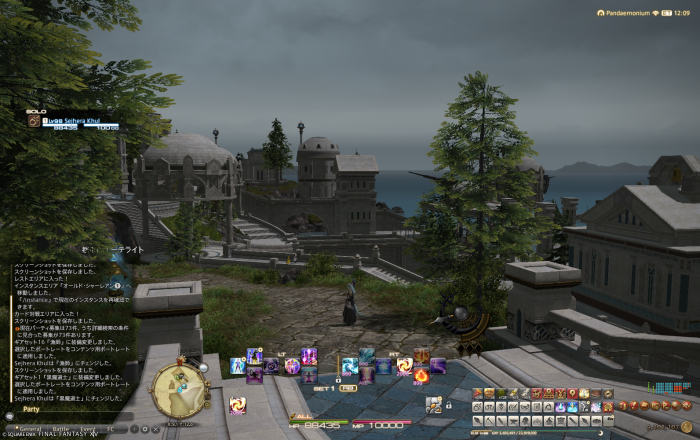Open the FC chat tab
This screenshot has height=440, width=700.
[111, 428]
